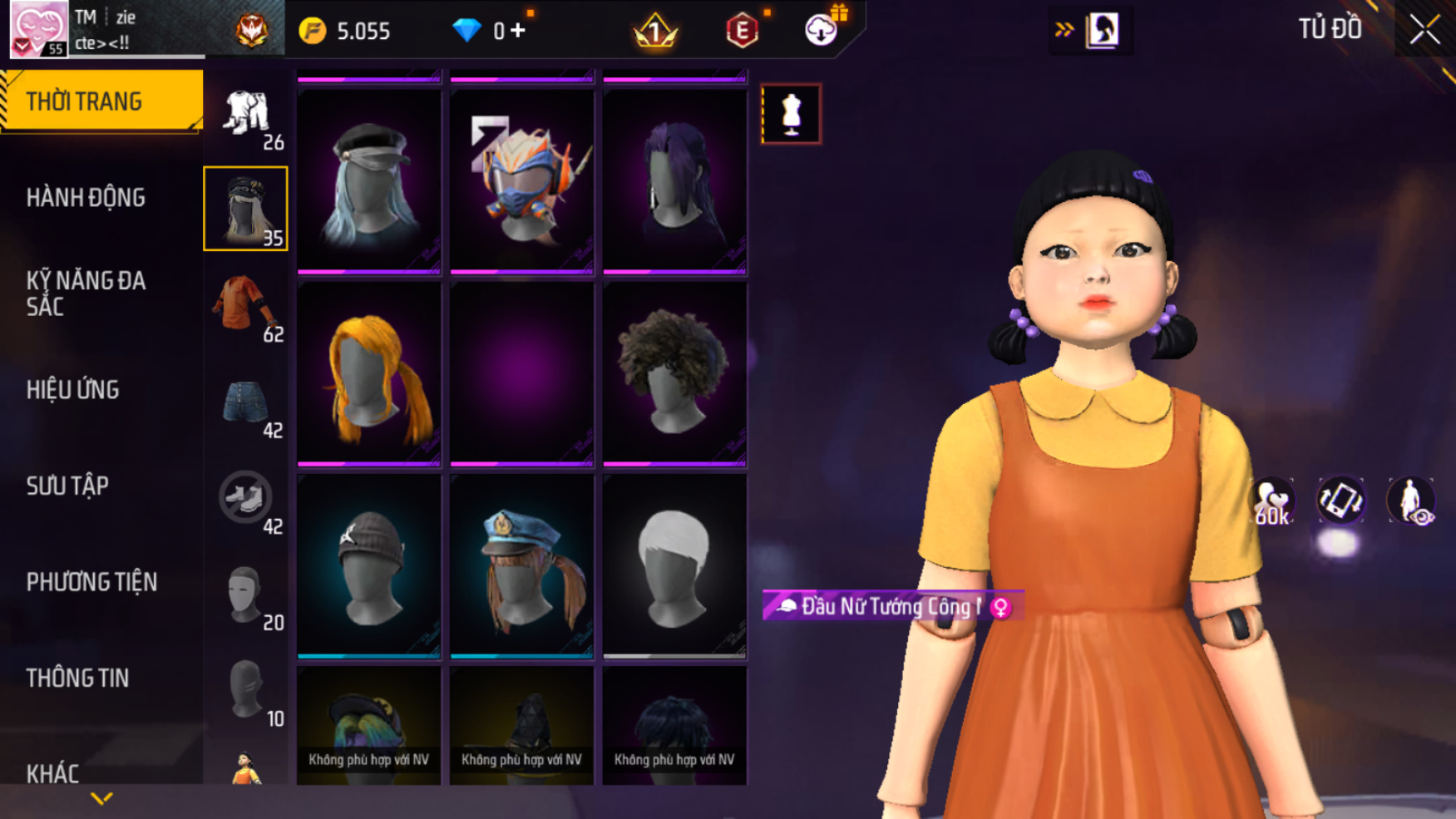Click the mannequin icon above the character
The height and width of the screenshot is (819, 1456).
[791, 114]
